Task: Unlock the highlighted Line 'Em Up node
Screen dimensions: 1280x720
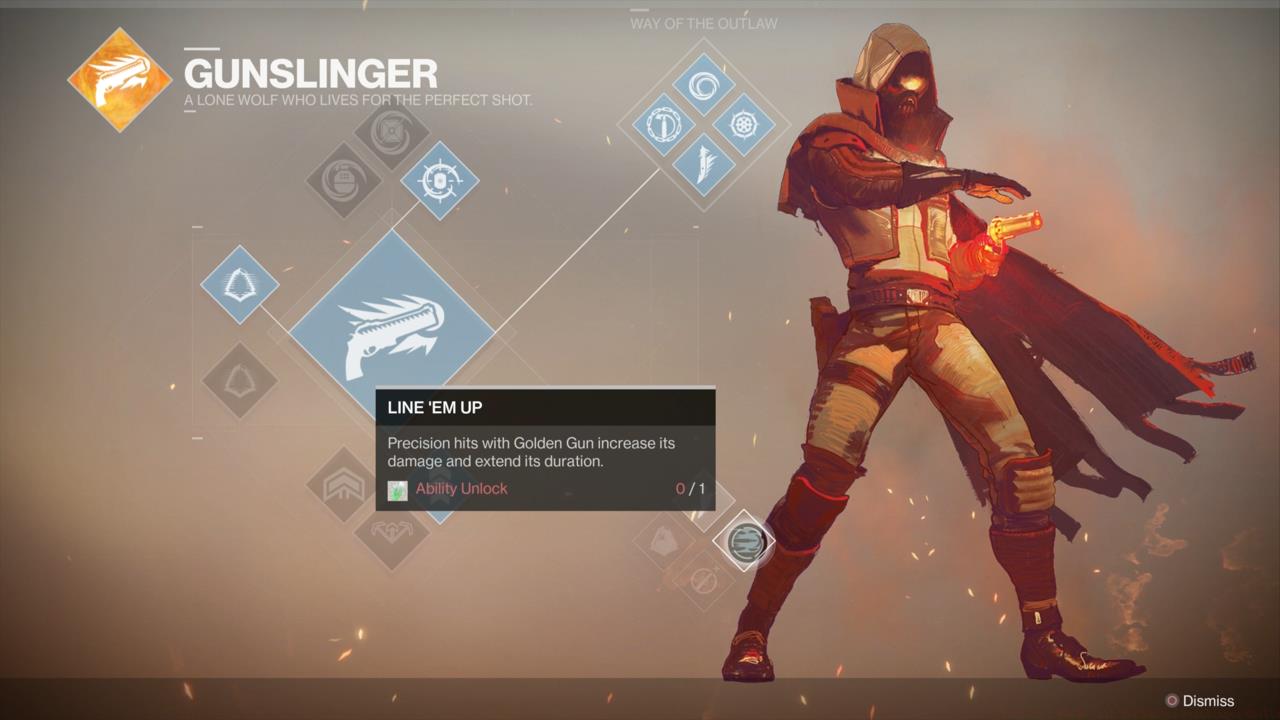Action: click(x=745, y=541)
